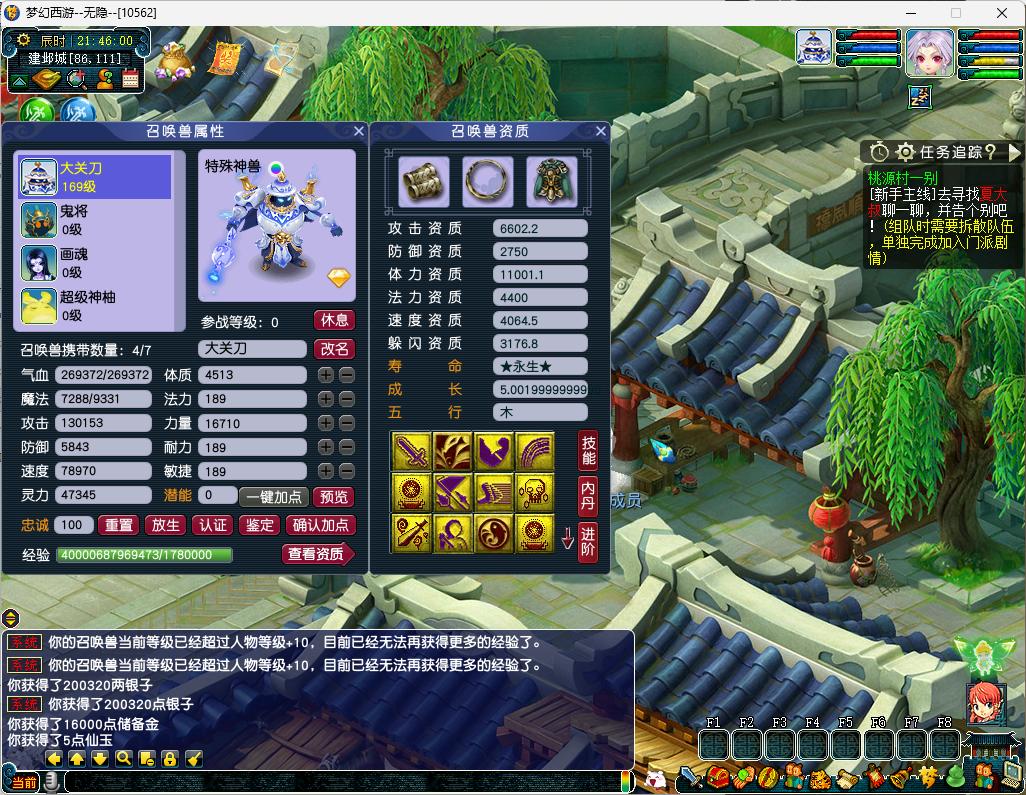Confirm stat points with 确认加点
1026x795 pixels.
coord(320,525)
